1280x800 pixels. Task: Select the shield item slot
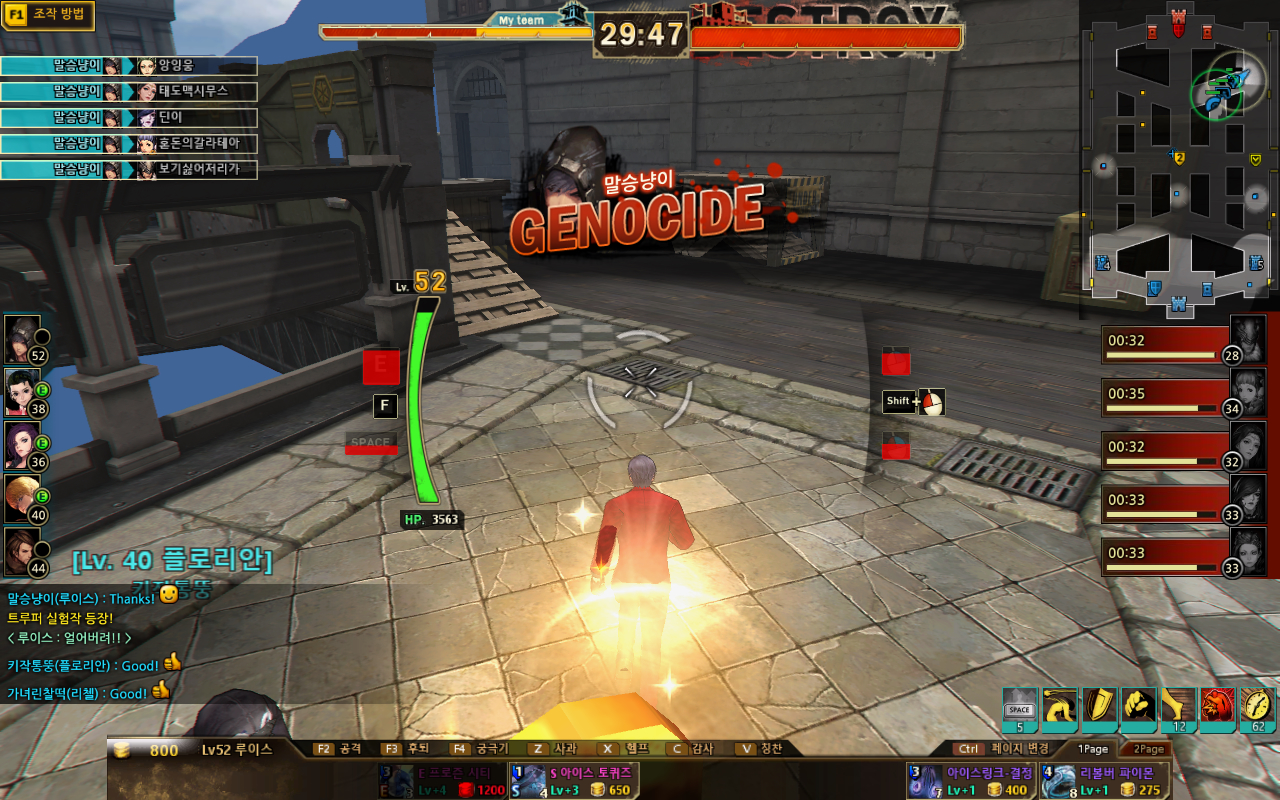point(1099,708)
